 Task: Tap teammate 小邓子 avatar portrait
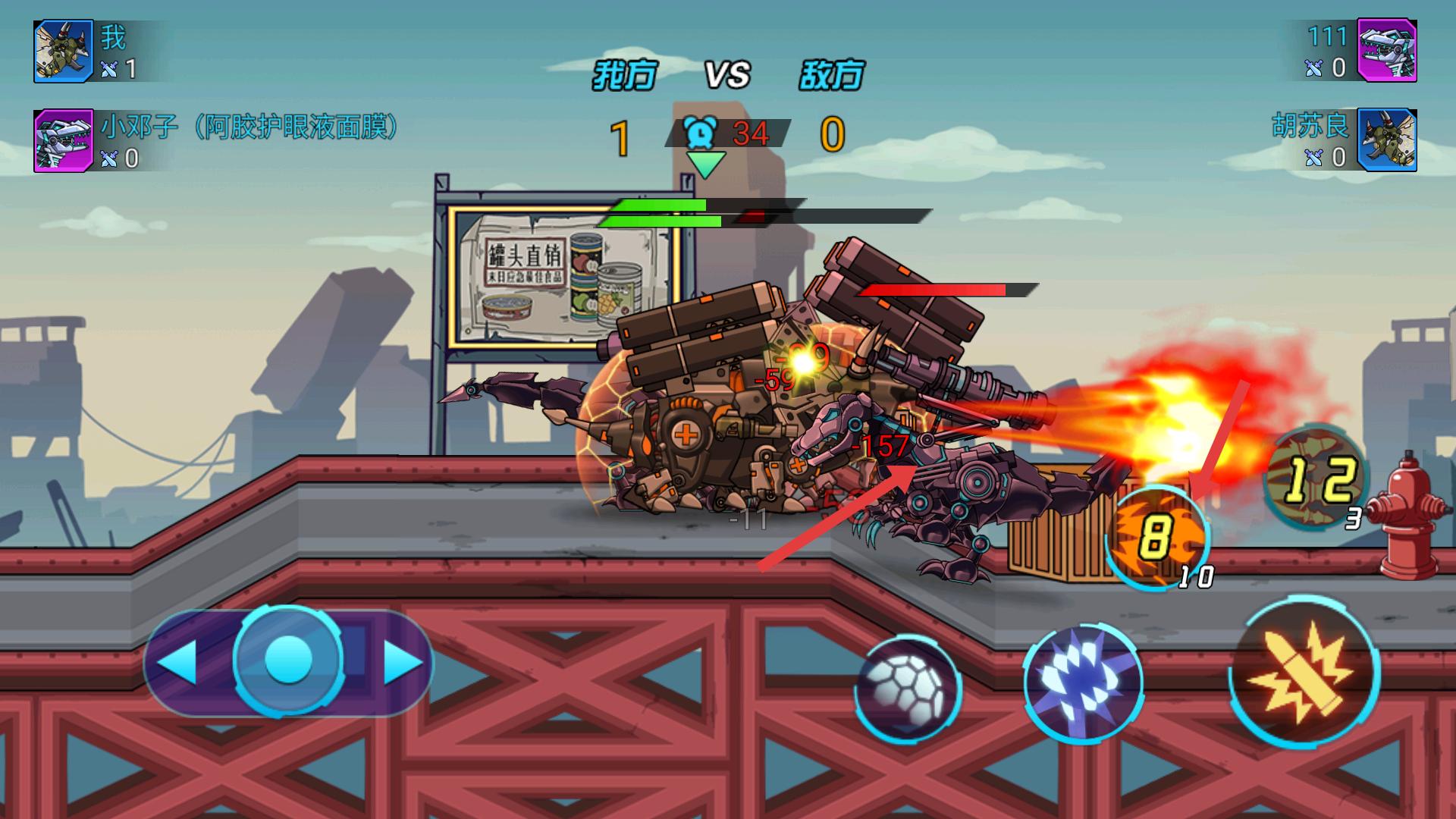(x=64, y=141)
